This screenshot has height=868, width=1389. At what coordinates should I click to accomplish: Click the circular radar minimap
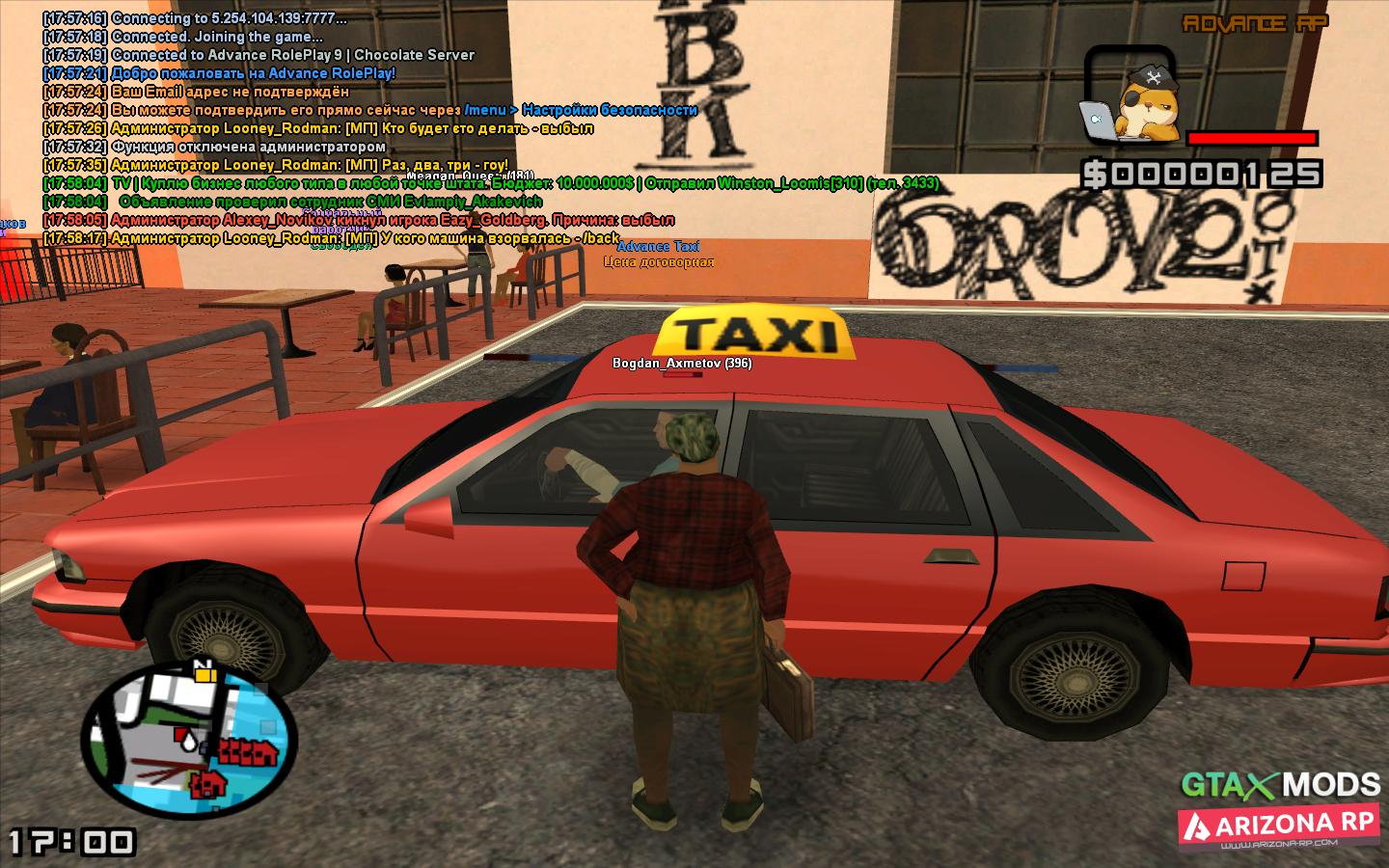188,742
